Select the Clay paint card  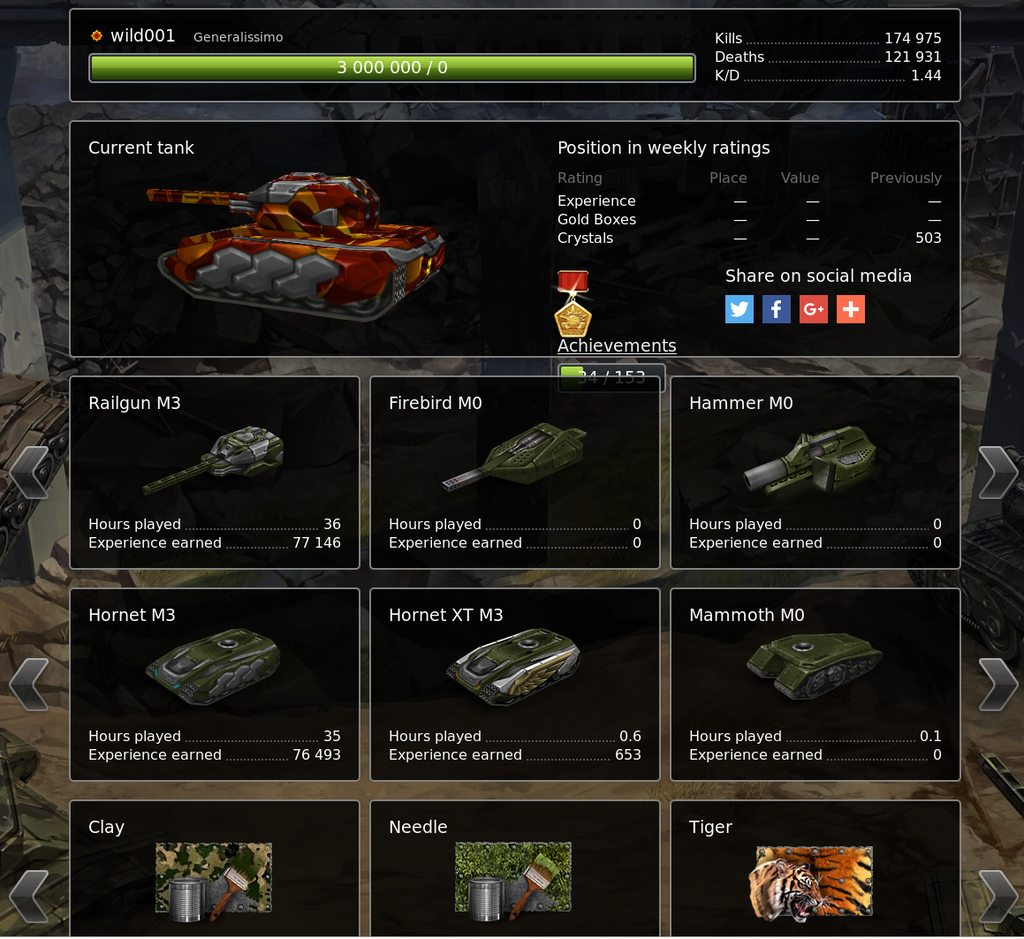click(214, 872)
